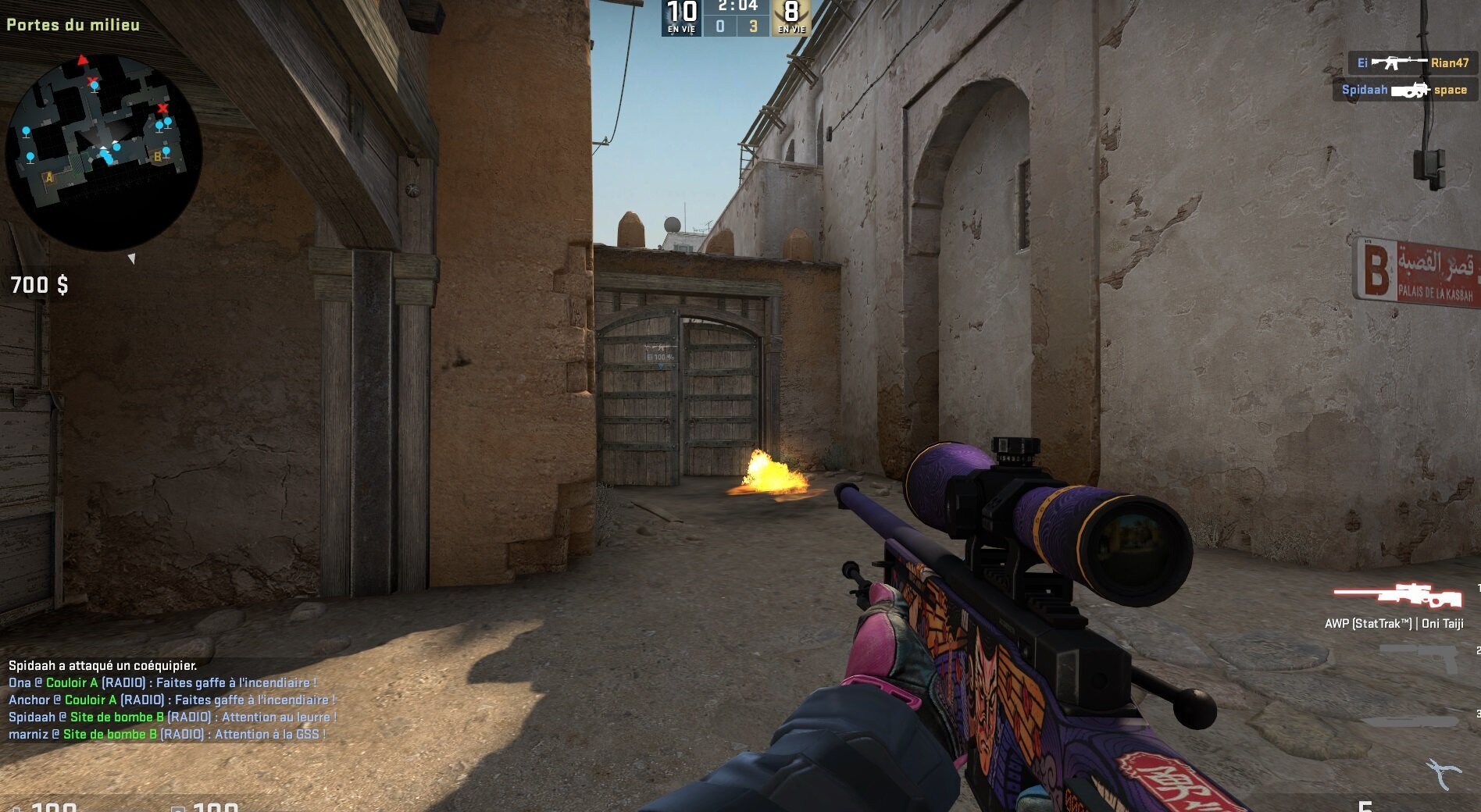Select the AWP Oni Taiji weapon icon
Image resolution: width=1481 pixels, height=812 pixels.
[1397, 597]
